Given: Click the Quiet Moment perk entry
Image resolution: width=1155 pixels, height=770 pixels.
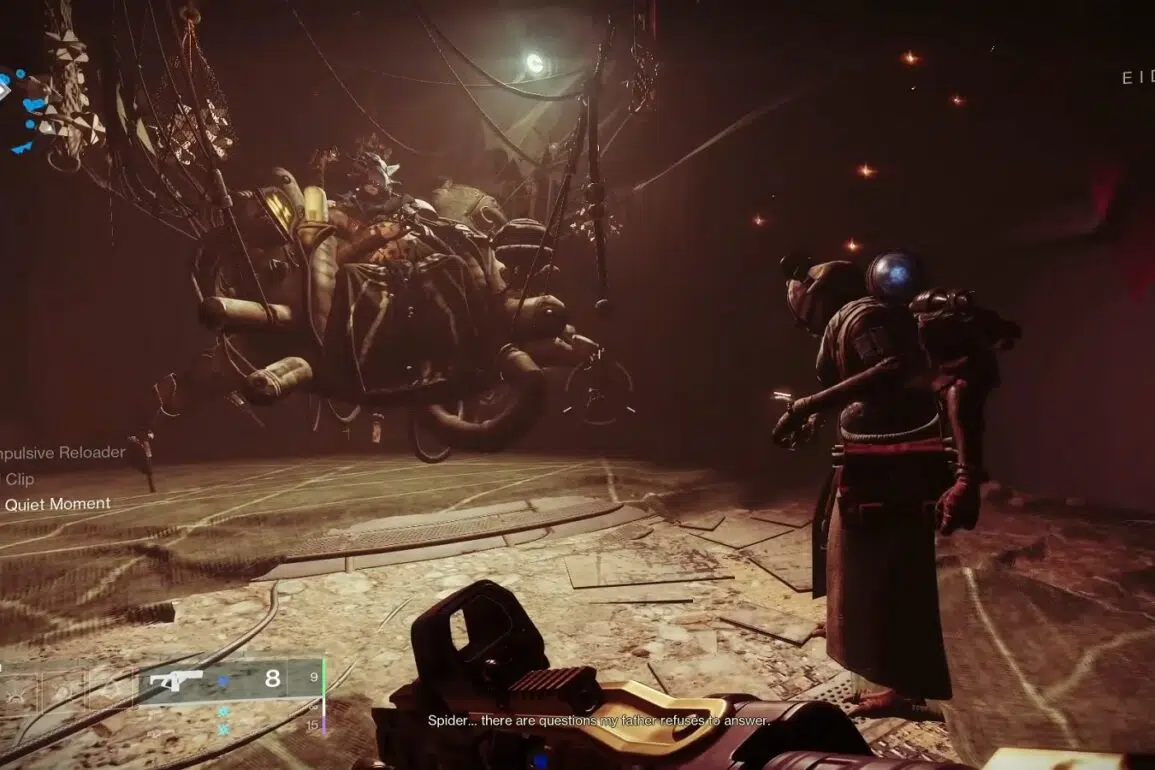Looking at the screenshot, I should point(57,504).
